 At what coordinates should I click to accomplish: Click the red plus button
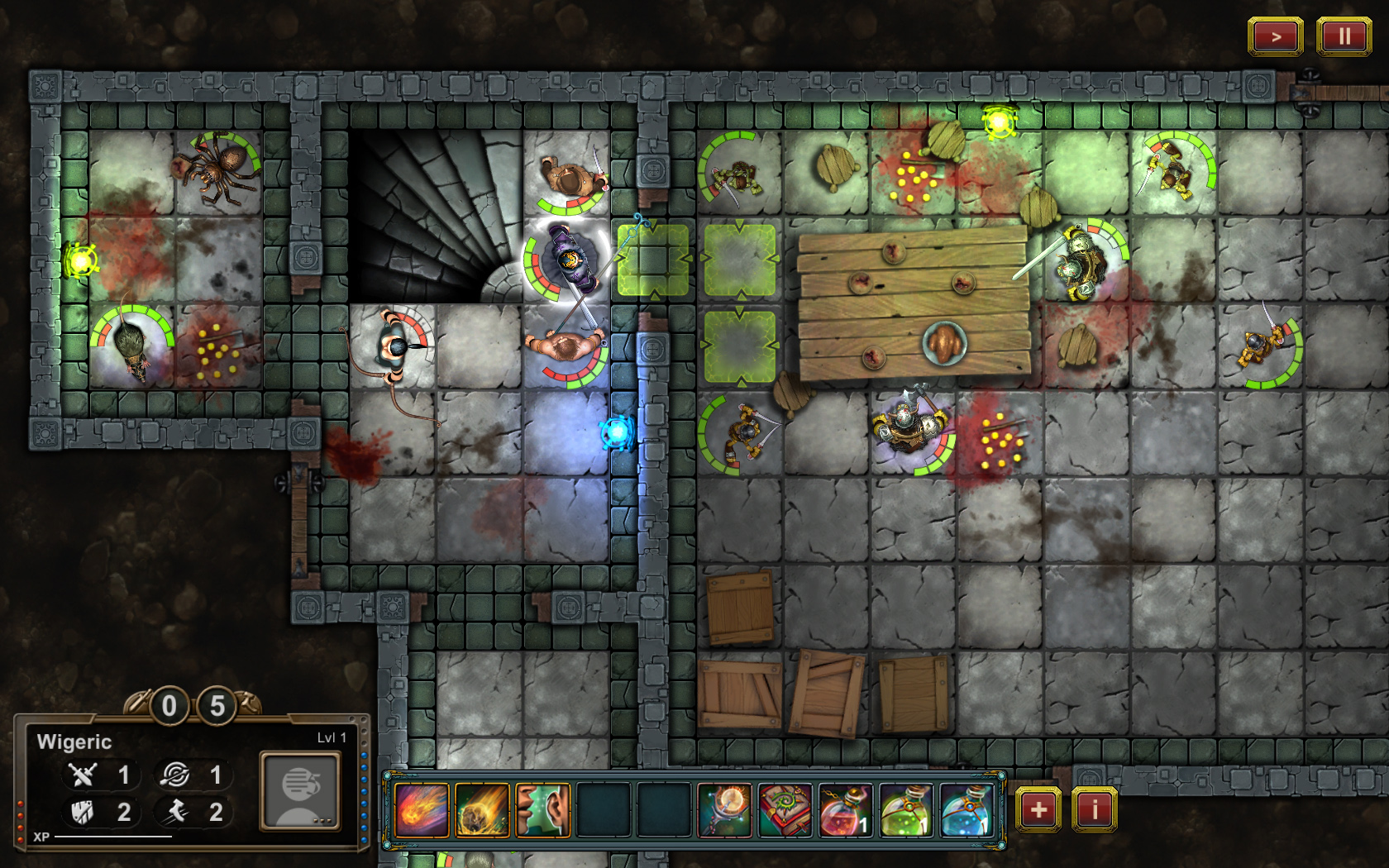point(1038,809)
